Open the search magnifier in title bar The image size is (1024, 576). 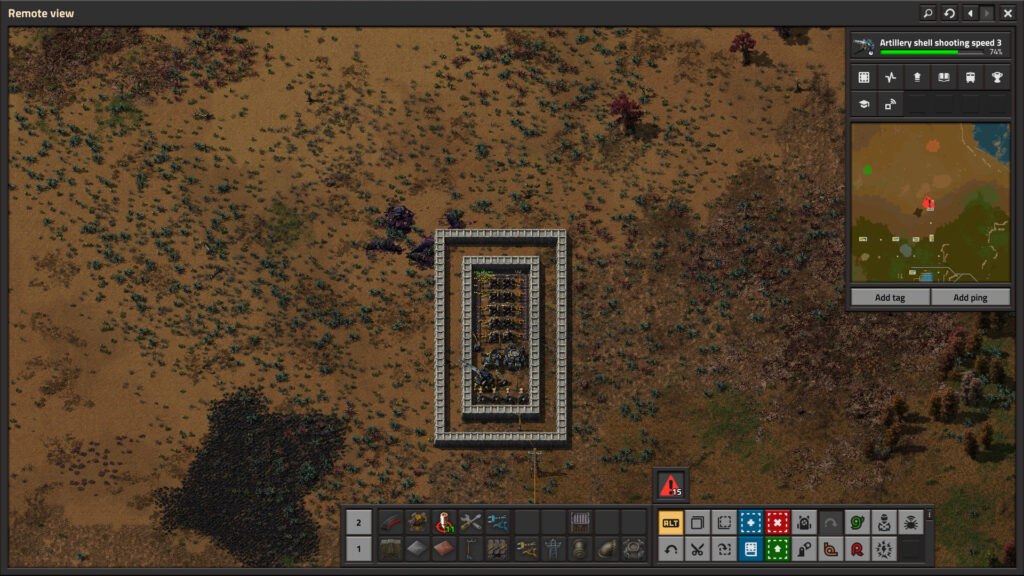(x=928, y=13)
